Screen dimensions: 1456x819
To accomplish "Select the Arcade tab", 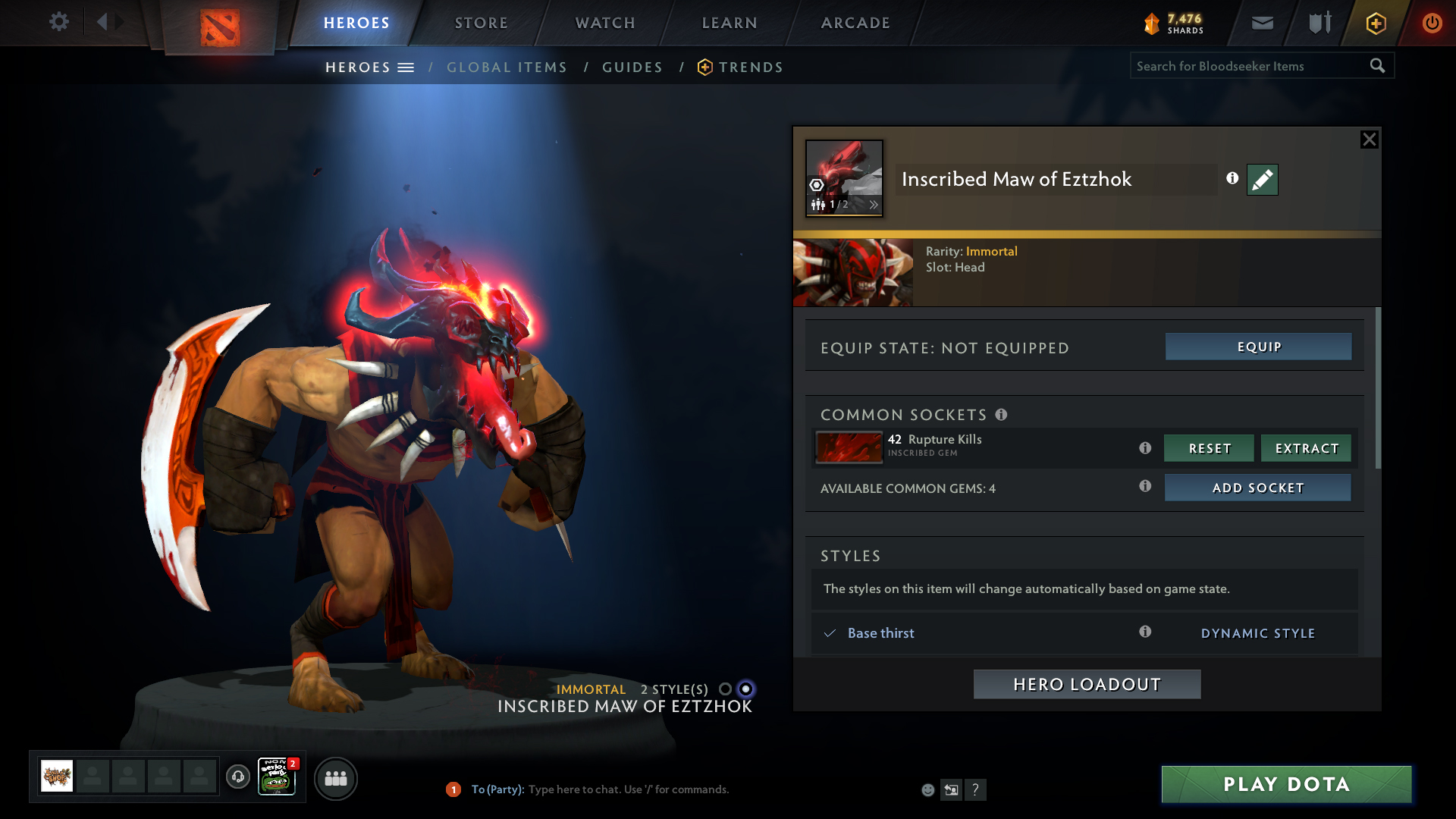I will (855, 23).
